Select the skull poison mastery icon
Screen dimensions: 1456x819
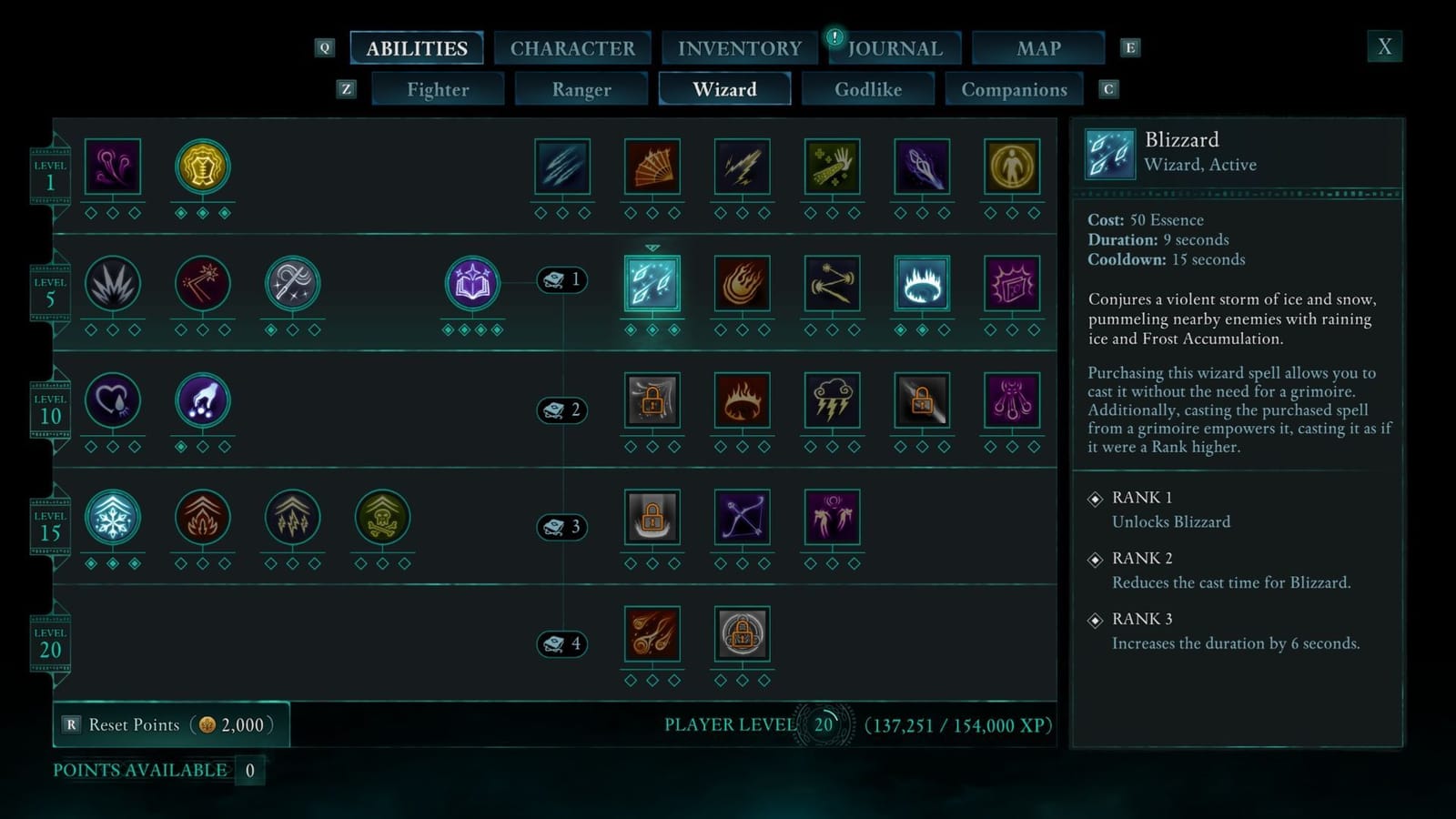(382, 518)
